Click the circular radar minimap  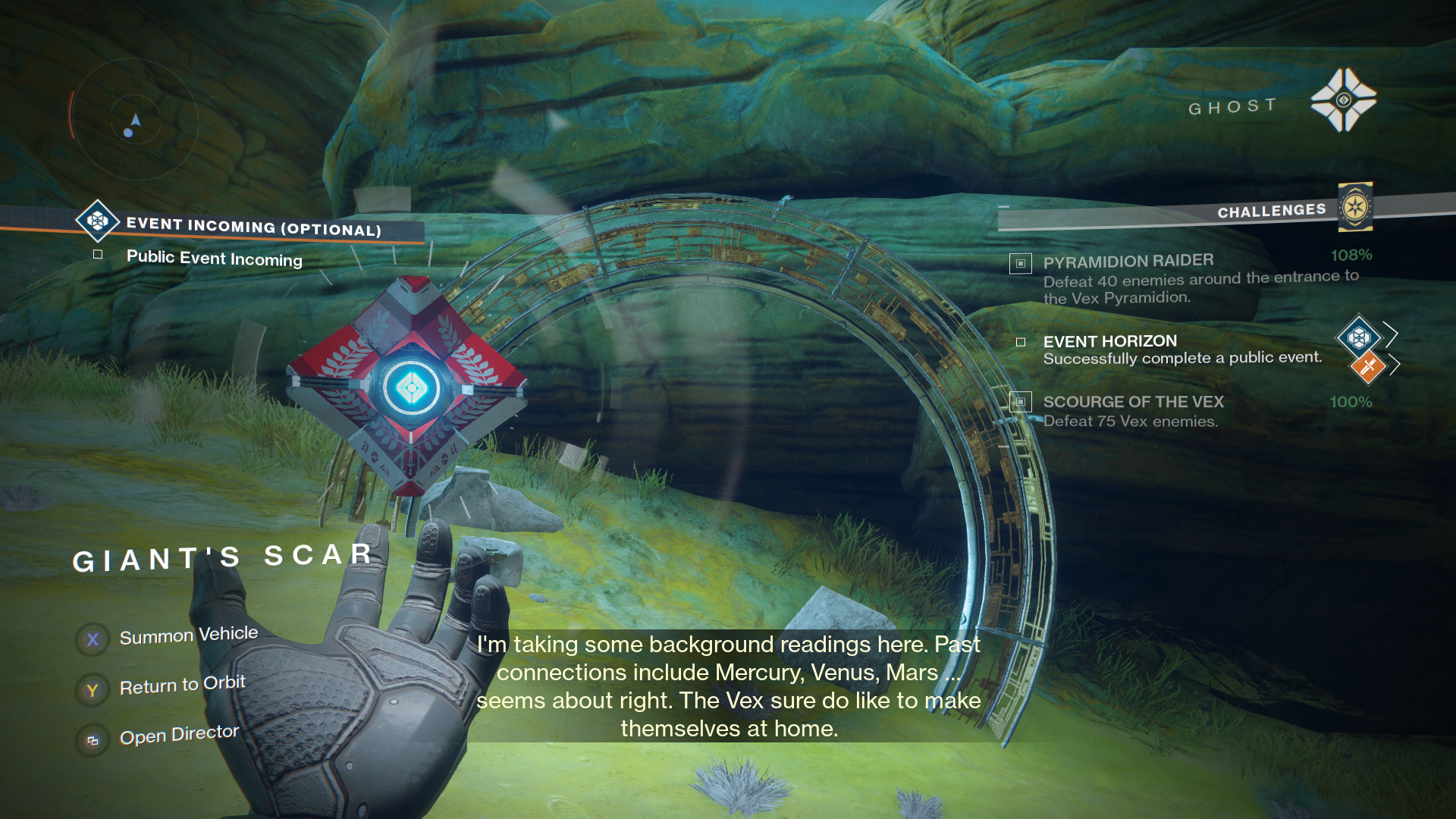(x=136, y=119)
